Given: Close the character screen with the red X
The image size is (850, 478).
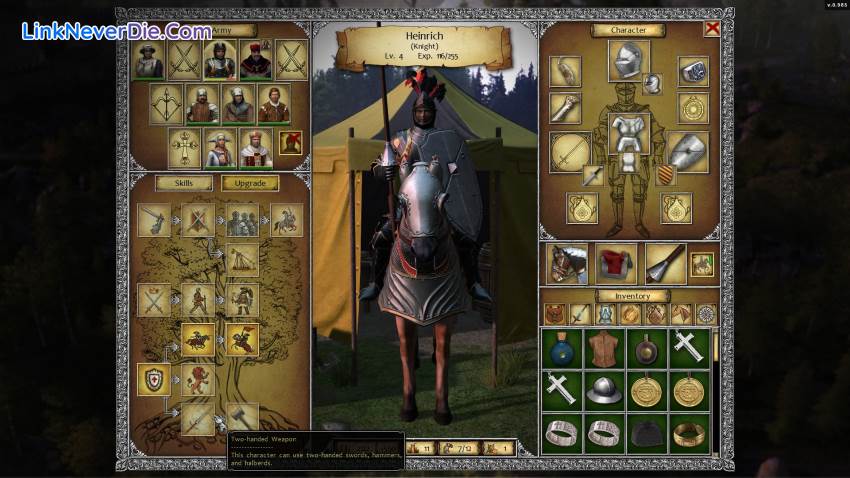Looking at the screenshot, I should [x=711, y=29].
